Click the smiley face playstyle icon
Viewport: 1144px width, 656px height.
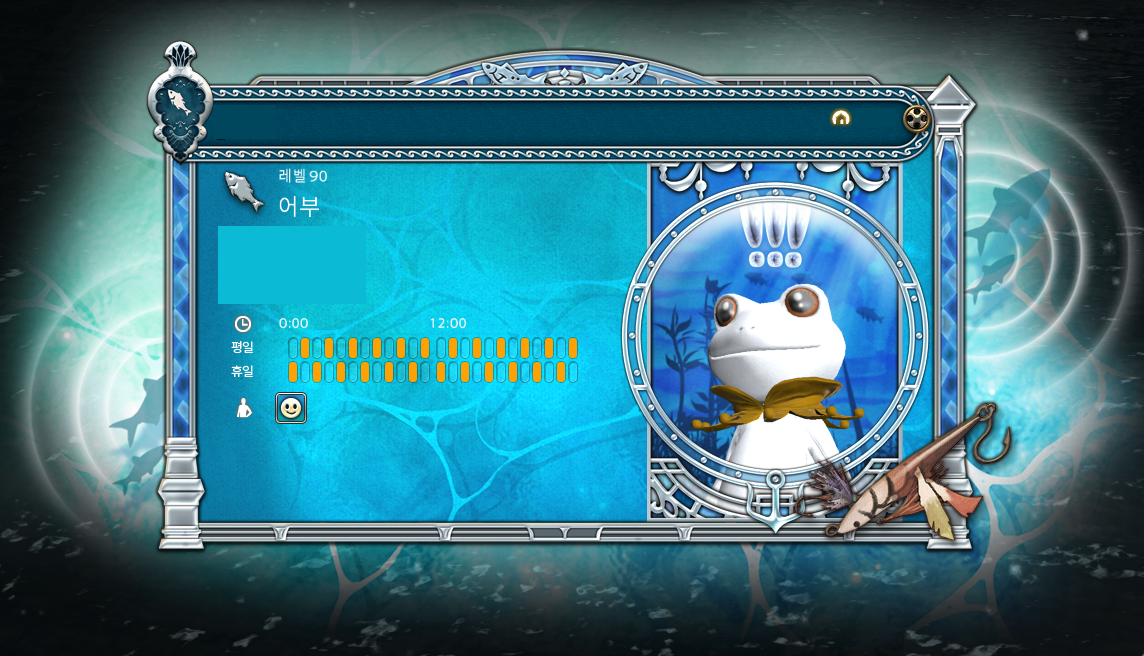click(x=291, y=408)
